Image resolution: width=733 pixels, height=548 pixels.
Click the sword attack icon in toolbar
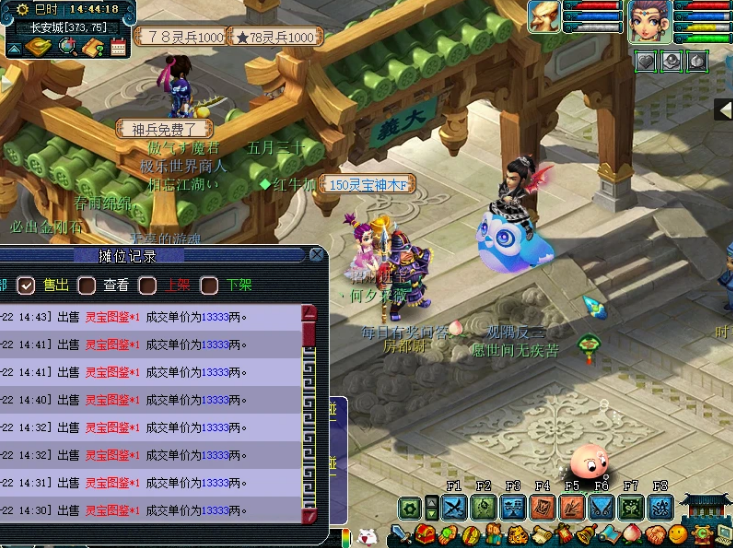pos(403,534)
